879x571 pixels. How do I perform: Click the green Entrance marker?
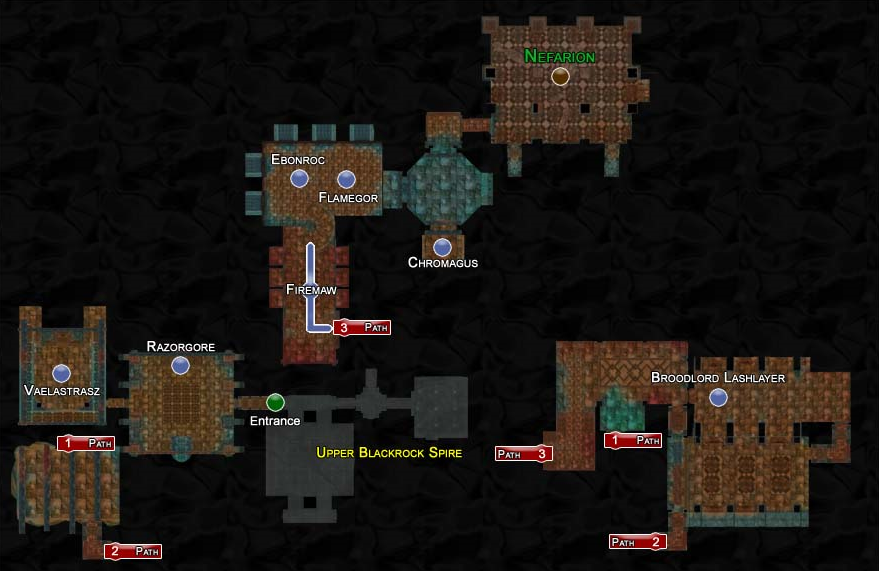coord(275,402)
